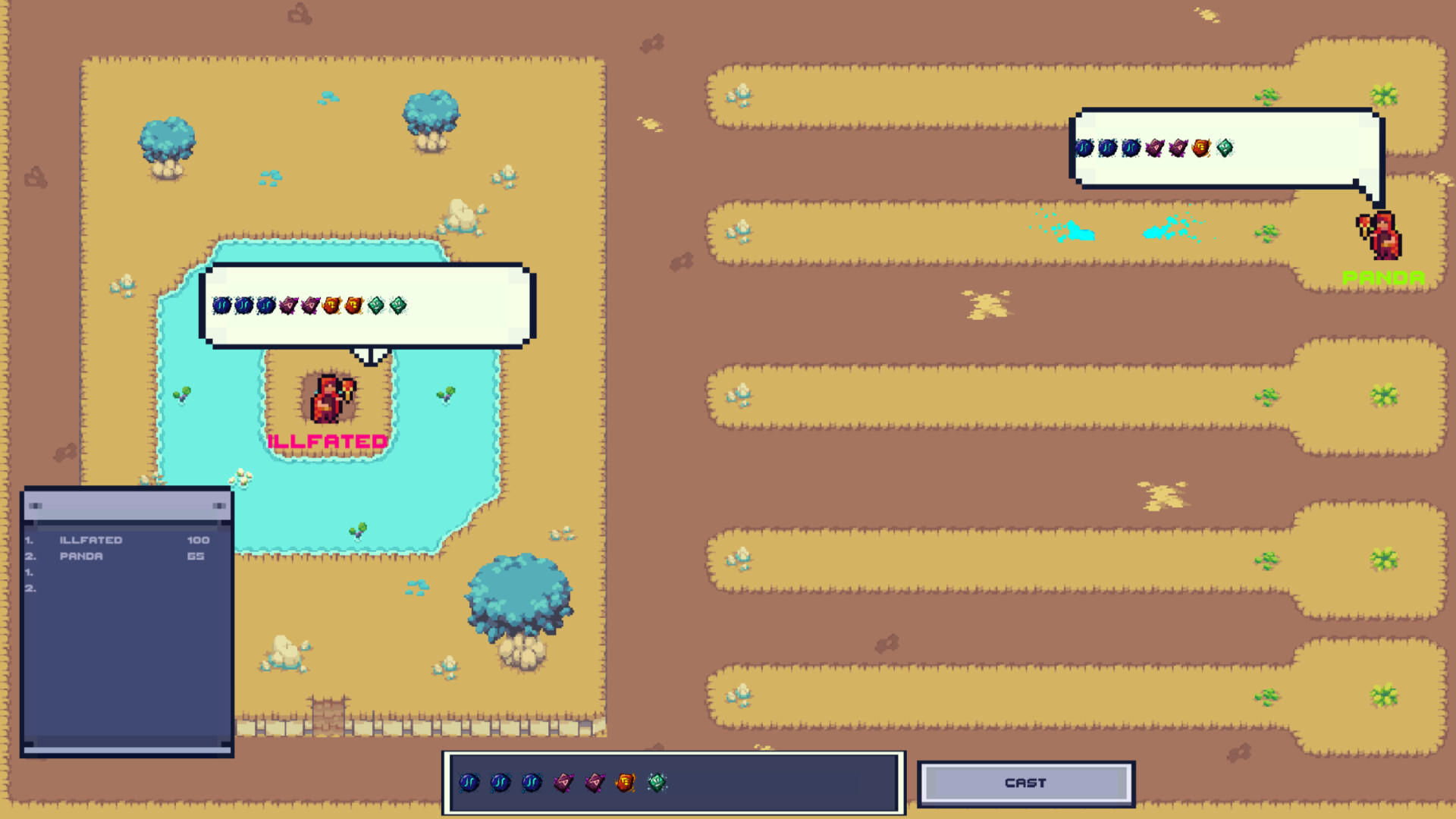Select the ILLFATED player character sprite
The width and height of the screenshot is (1456, 819).
pos(325,398)
